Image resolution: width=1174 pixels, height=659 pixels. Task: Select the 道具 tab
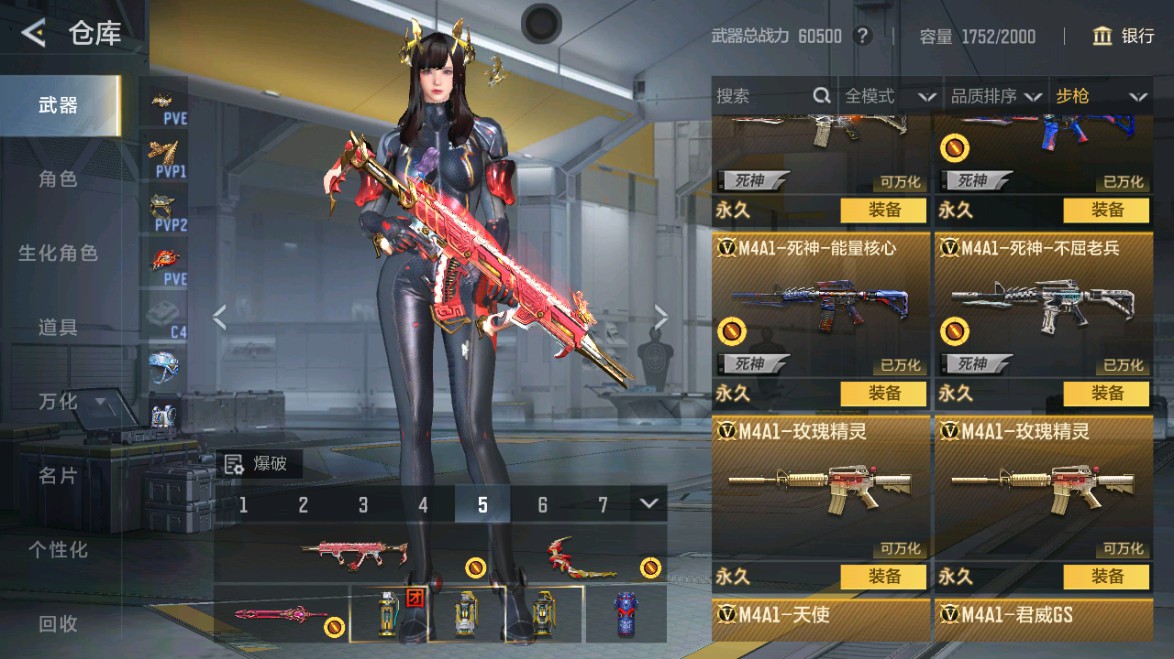click(x=58, y=327)
